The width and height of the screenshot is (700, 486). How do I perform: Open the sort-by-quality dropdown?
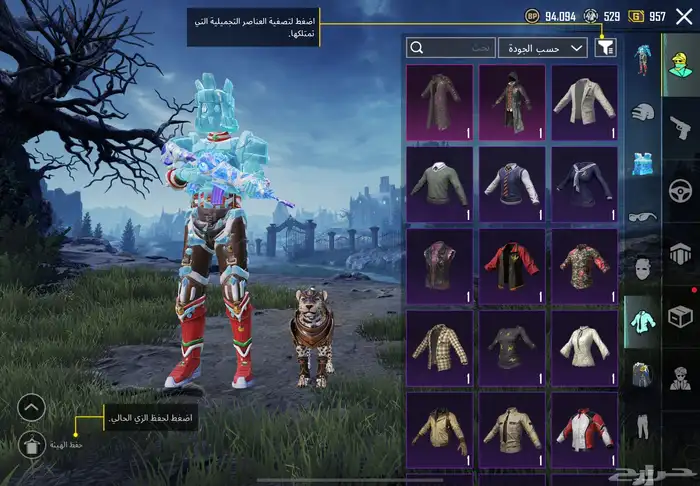(556, 47)
